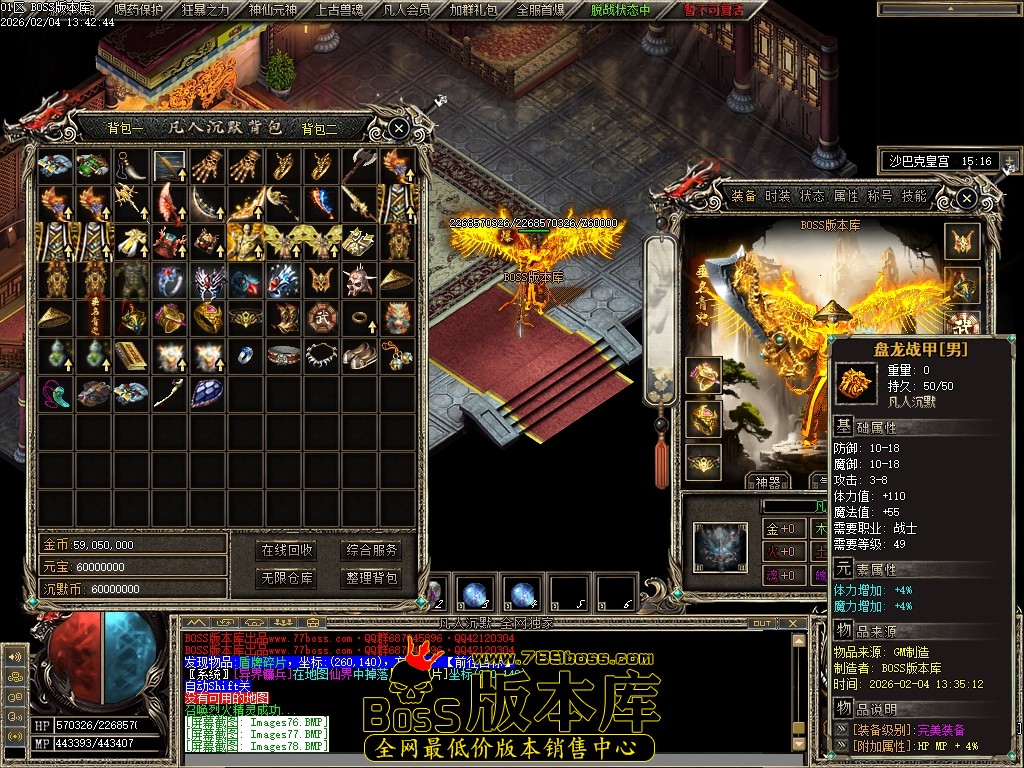Click the 在线回收 online recycle button
Viewport: 1024px width, 768px height.
(x=287, y=550)
